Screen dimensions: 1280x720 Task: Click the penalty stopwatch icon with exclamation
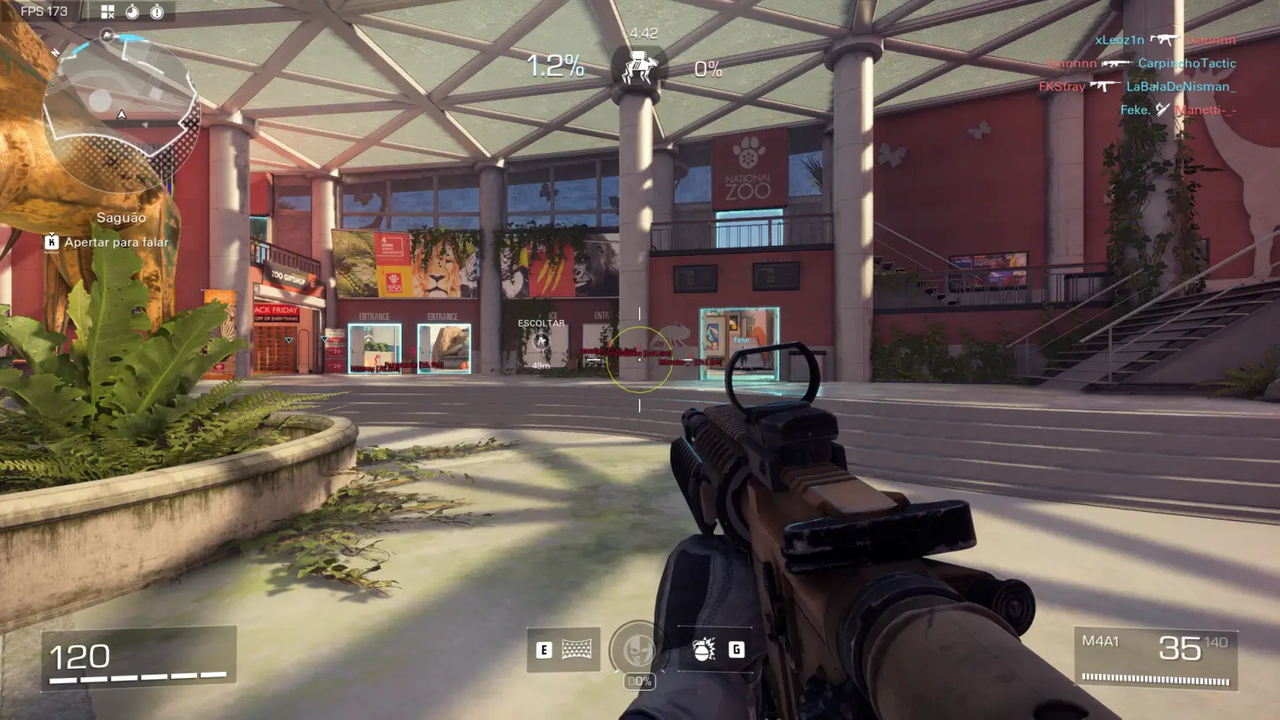click(x=159, y=11)
